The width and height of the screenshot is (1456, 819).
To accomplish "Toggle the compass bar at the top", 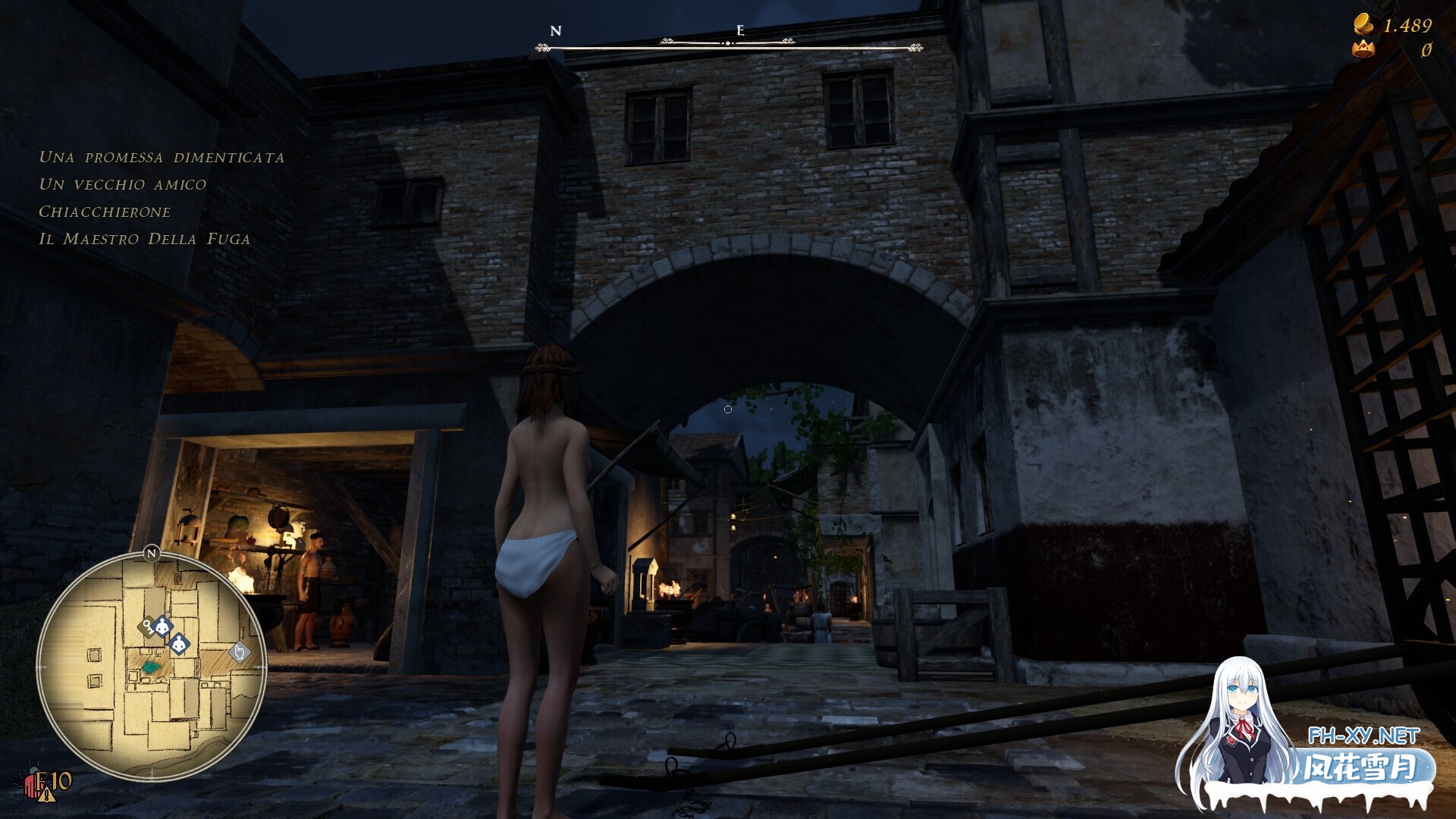I will click(x=728, y=42).
